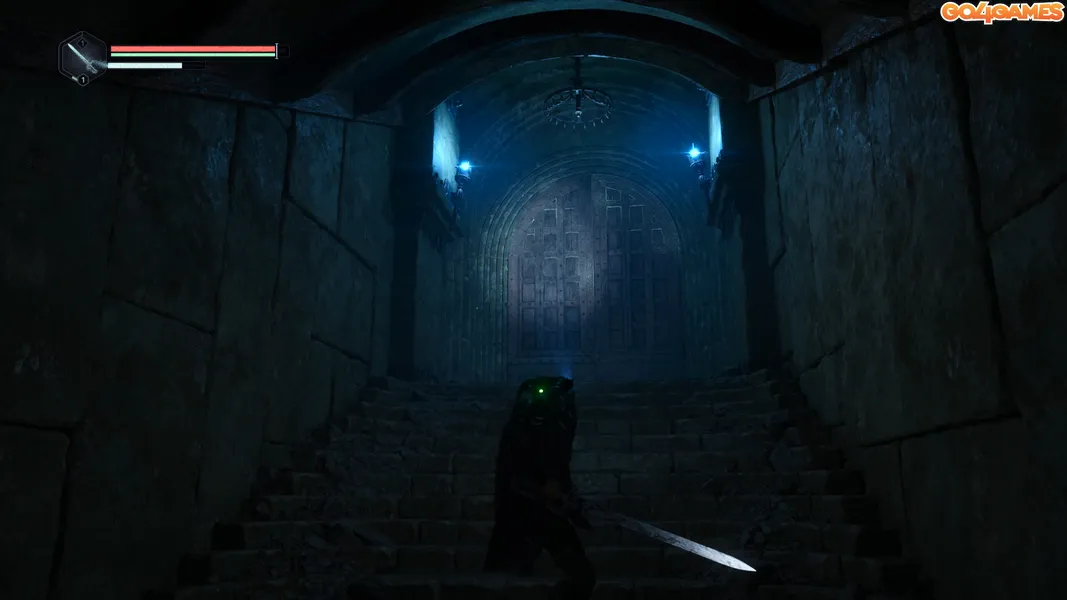This screenshot has width=1067, height=600.
Task: Select the equipped sword weapon icon
Action: click(83, 56)
